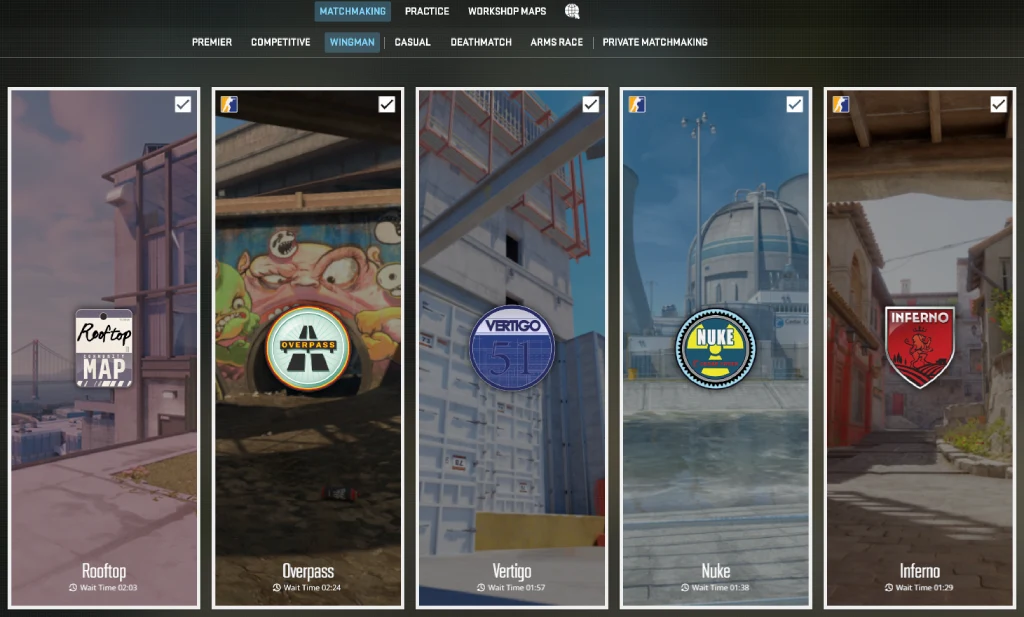Choose the Competitive game mode

(280, 42)
